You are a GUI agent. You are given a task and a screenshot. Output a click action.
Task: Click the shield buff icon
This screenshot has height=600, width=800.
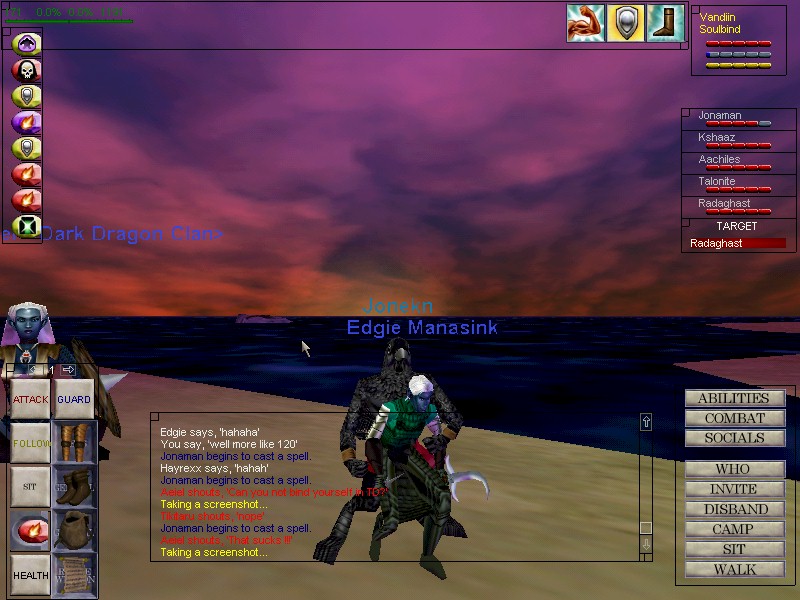(625, 23)
